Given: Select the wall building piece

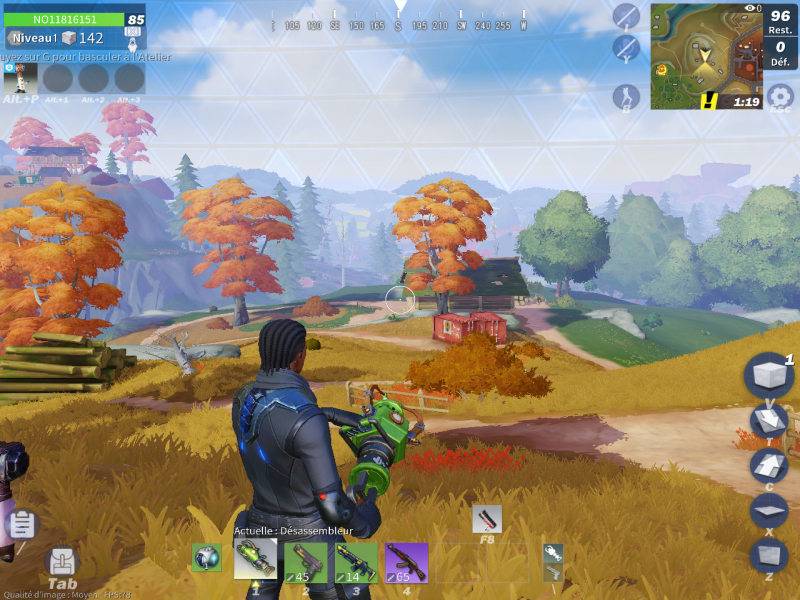Looking at the screenshot, I should [x=769, y=554].
